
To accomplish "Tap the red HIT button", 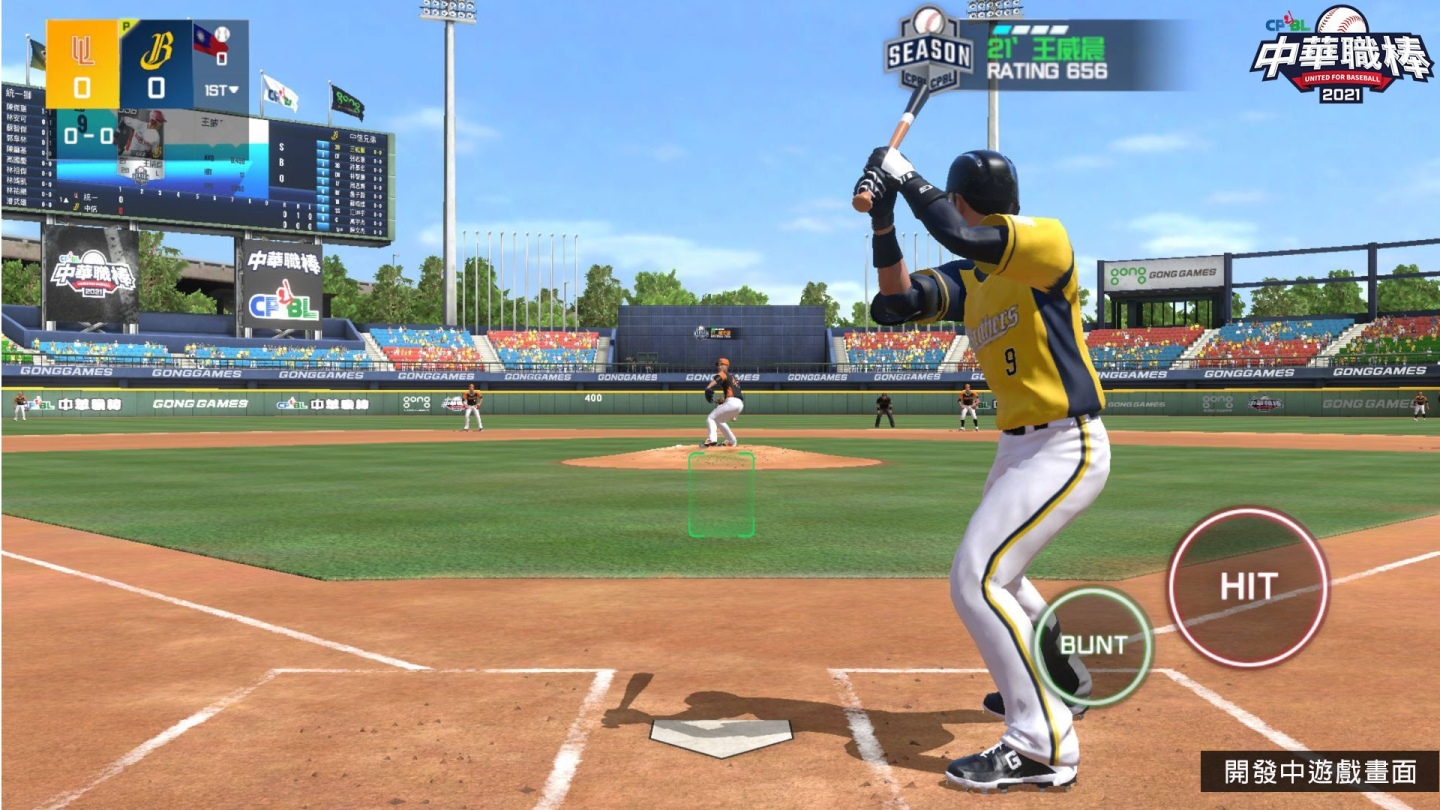I will point(1248,587).
